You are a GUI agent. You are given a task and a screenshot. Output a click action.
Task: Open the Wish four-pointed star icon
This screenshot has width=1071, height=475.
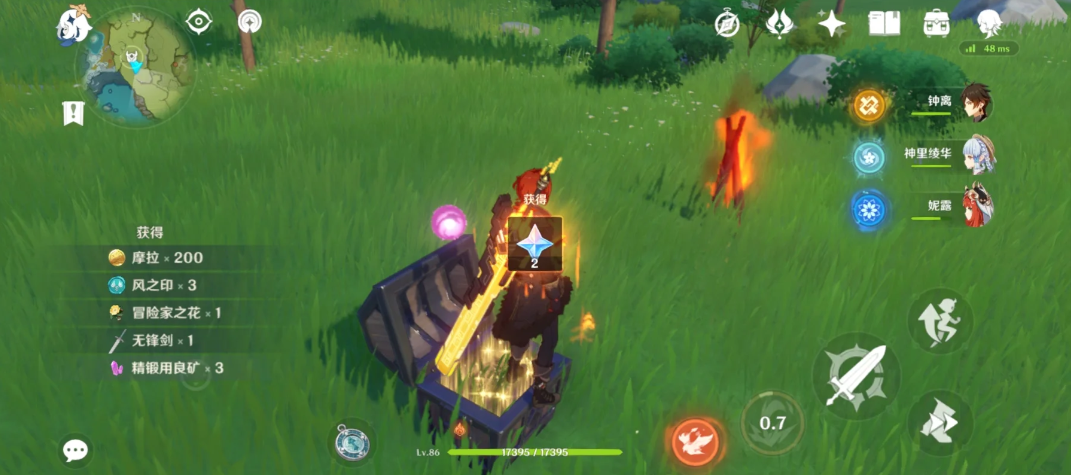pos(831,24)
